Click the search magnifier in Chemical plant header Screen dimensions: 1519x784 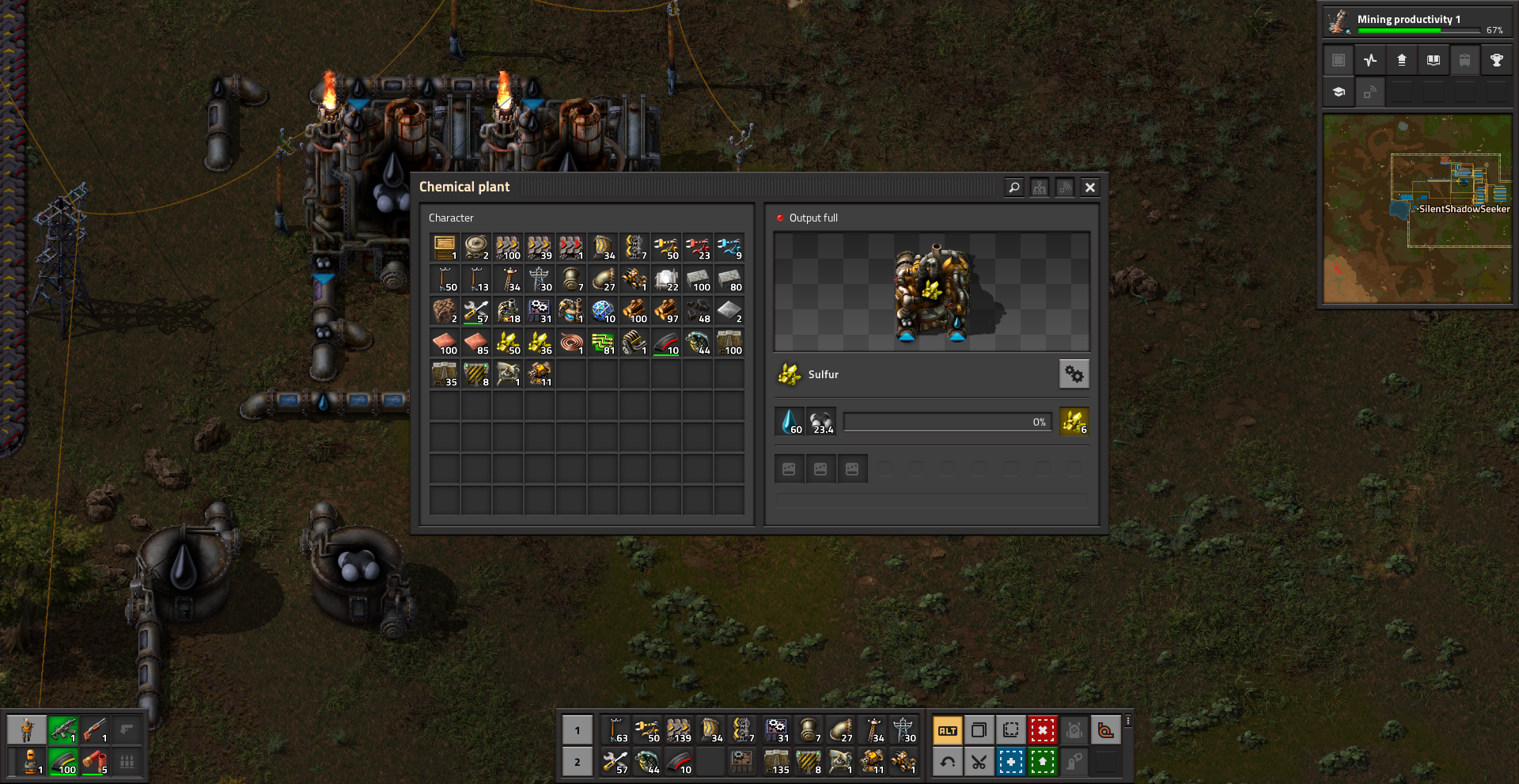pyautogui.click(x=1014, y=187)
